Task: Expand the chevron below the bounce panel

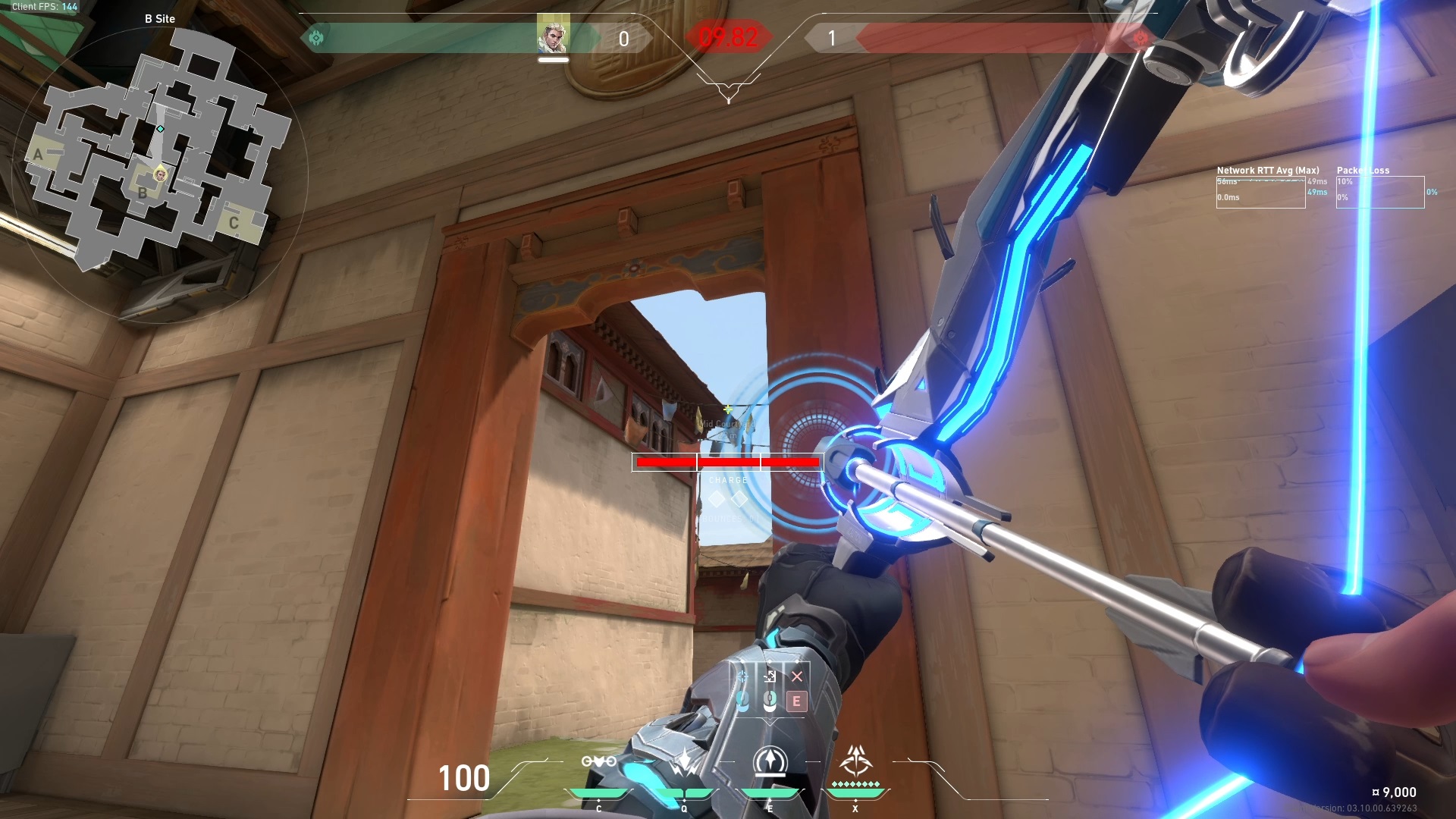Action: click(x=770, y=722)
